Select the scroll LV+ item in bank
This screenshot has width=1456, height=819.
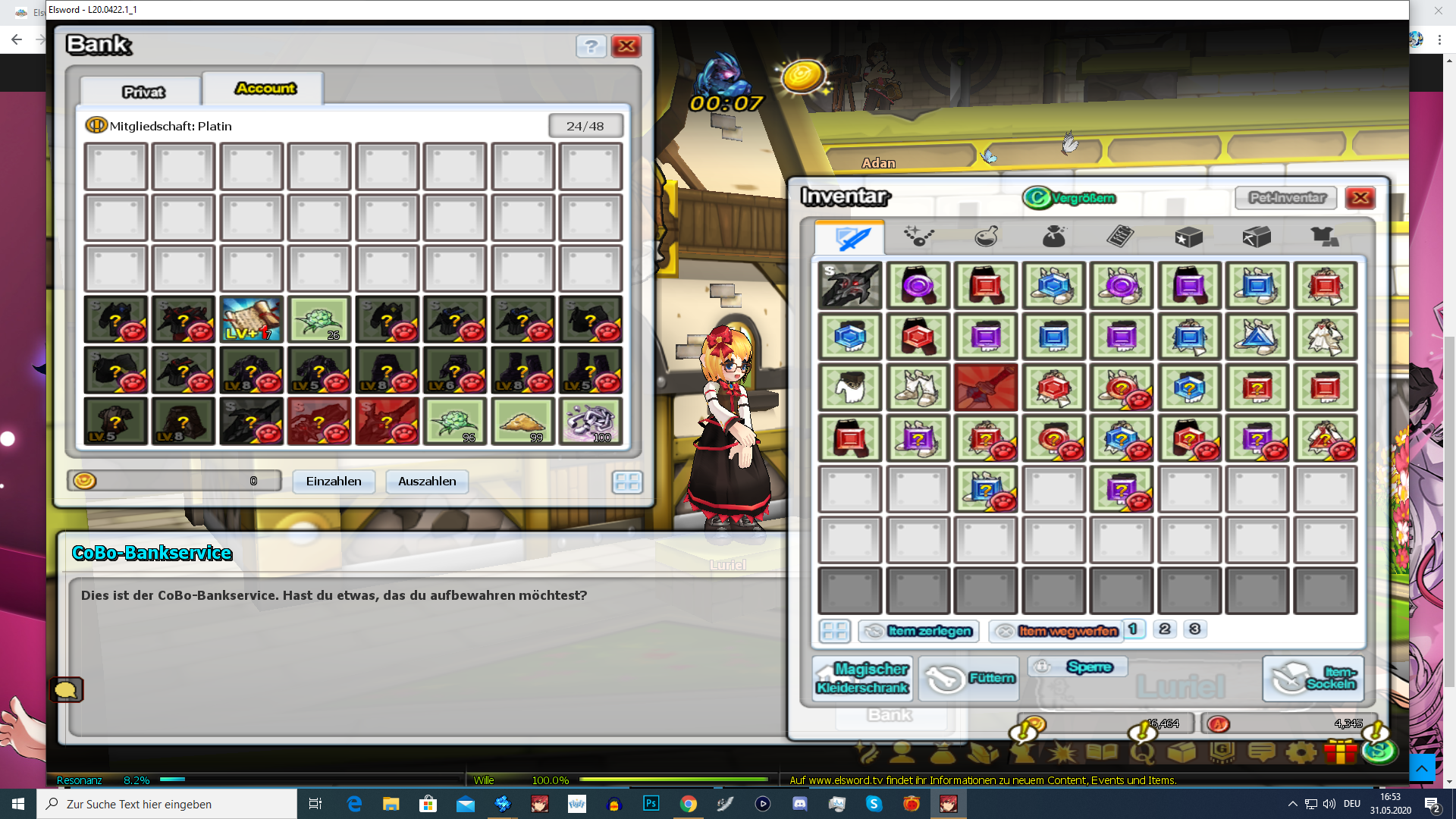pos(252,319)
